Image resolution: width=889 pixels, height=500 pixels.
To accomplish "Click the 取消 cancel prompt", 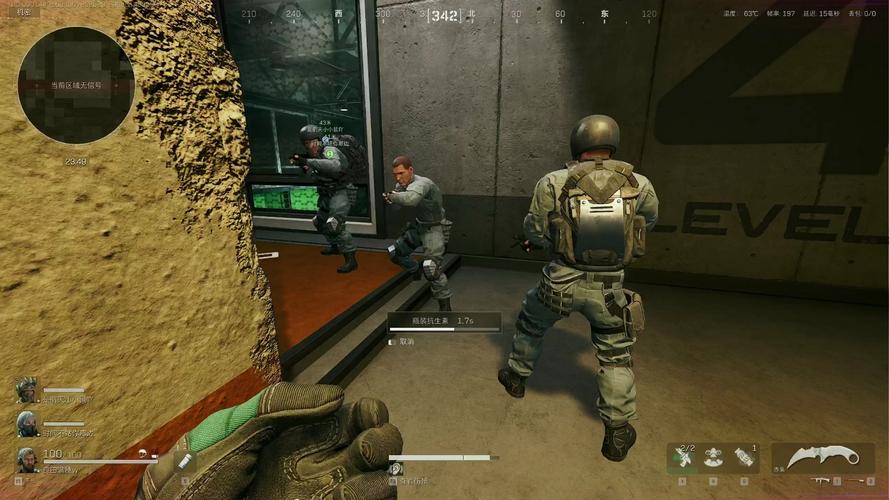I will point(406,341).
